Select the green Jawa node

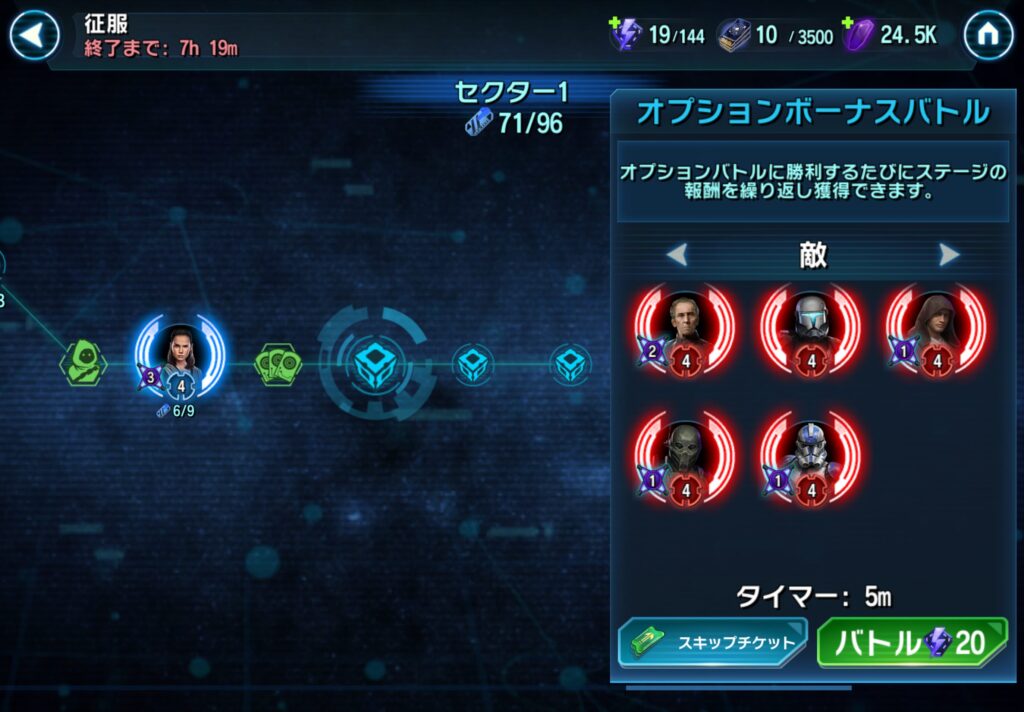coord(83,362)
